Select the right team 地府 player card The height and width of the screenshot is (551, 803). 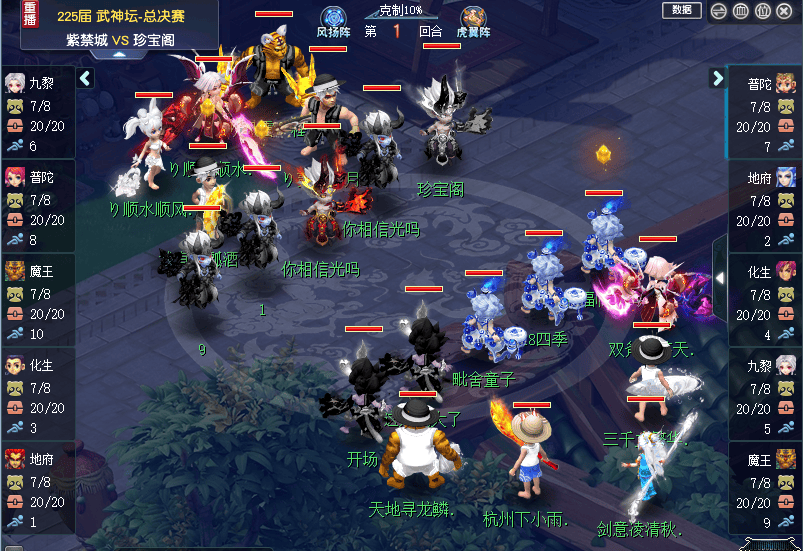(x=765, y=206)
